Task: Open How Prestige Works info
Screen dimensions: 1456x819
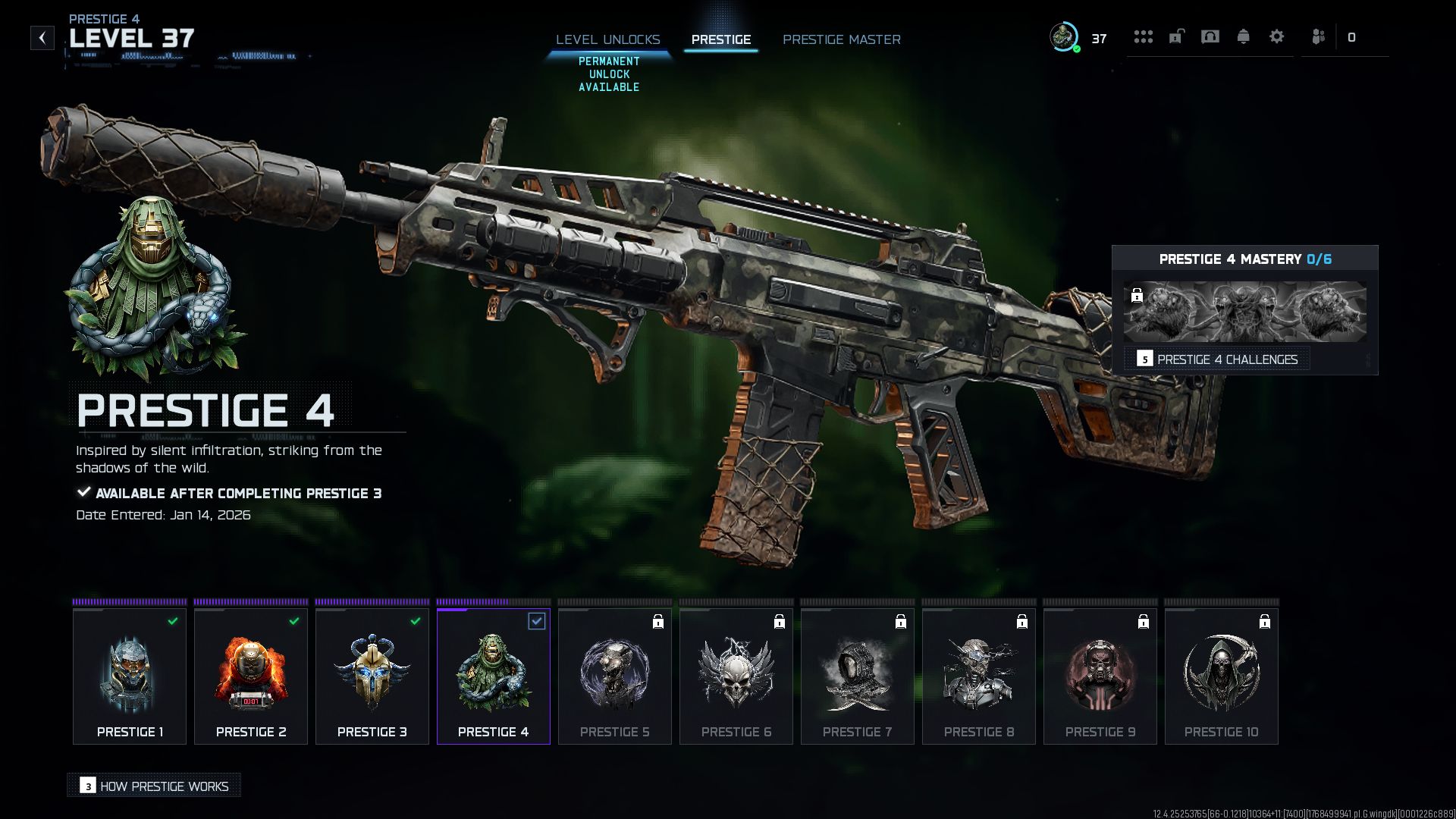Action: point(155,786)
